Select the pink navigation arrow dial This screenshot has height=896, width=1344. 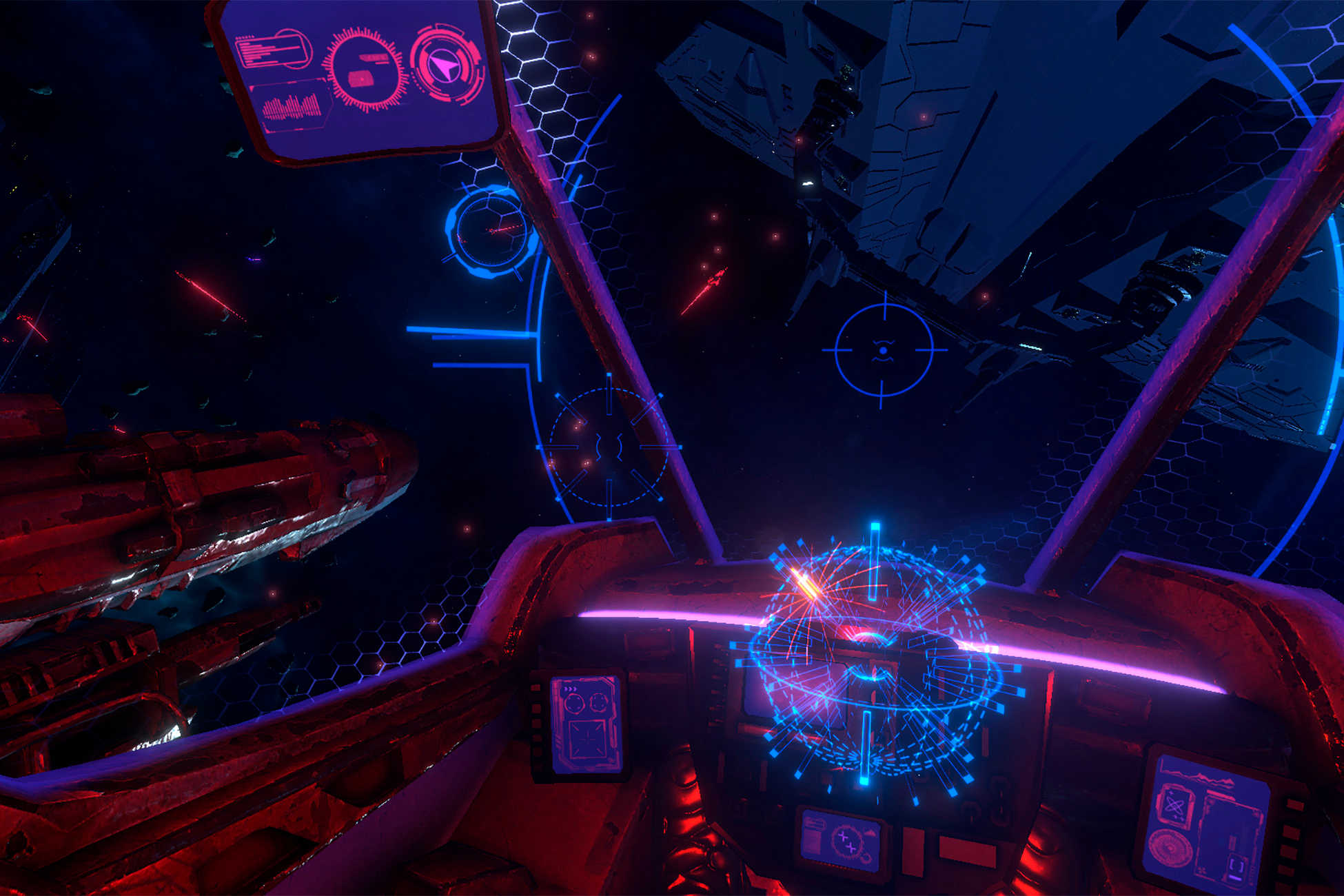click(x=445, y=65)
